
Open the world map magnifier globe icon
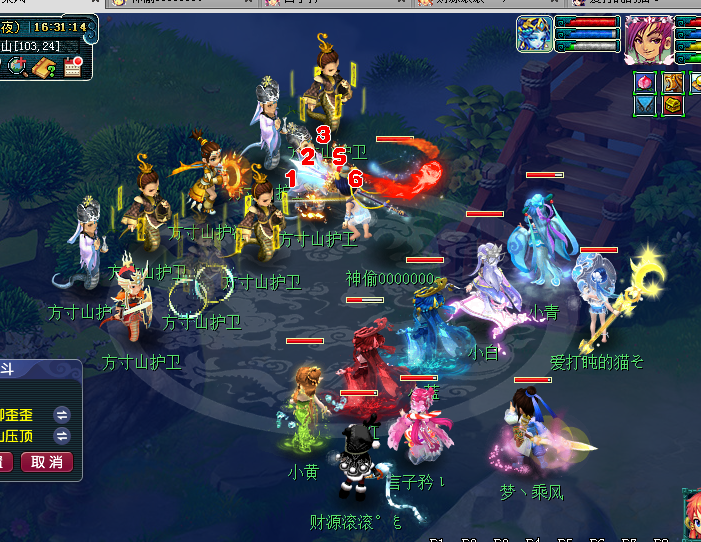[16, 67]
